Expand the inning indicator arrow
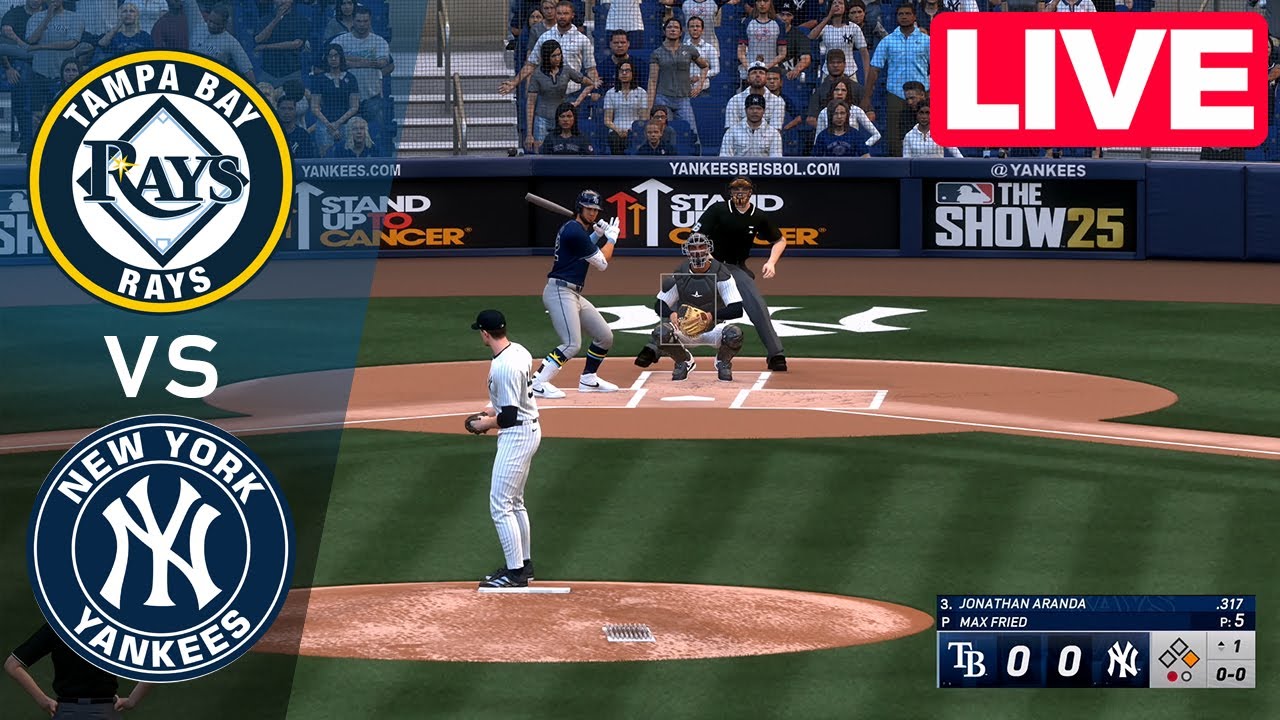Image resolution: width=1280 pixels, height=720 pixels. pos(1220,644)
